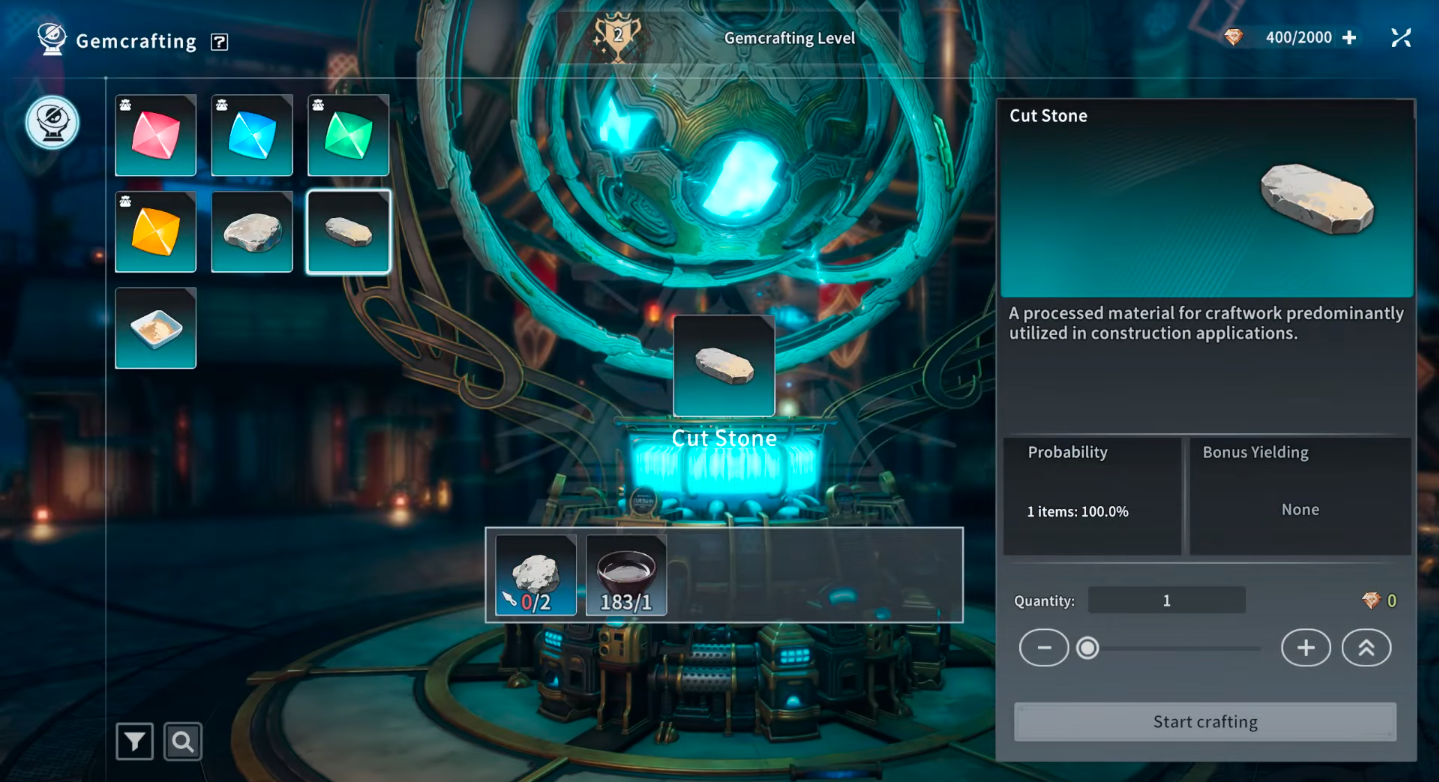Viewport: 1439px width, 782px height.
Task: Set quantity to maximum with double-arrow button
Action: tap(1366, 648)
